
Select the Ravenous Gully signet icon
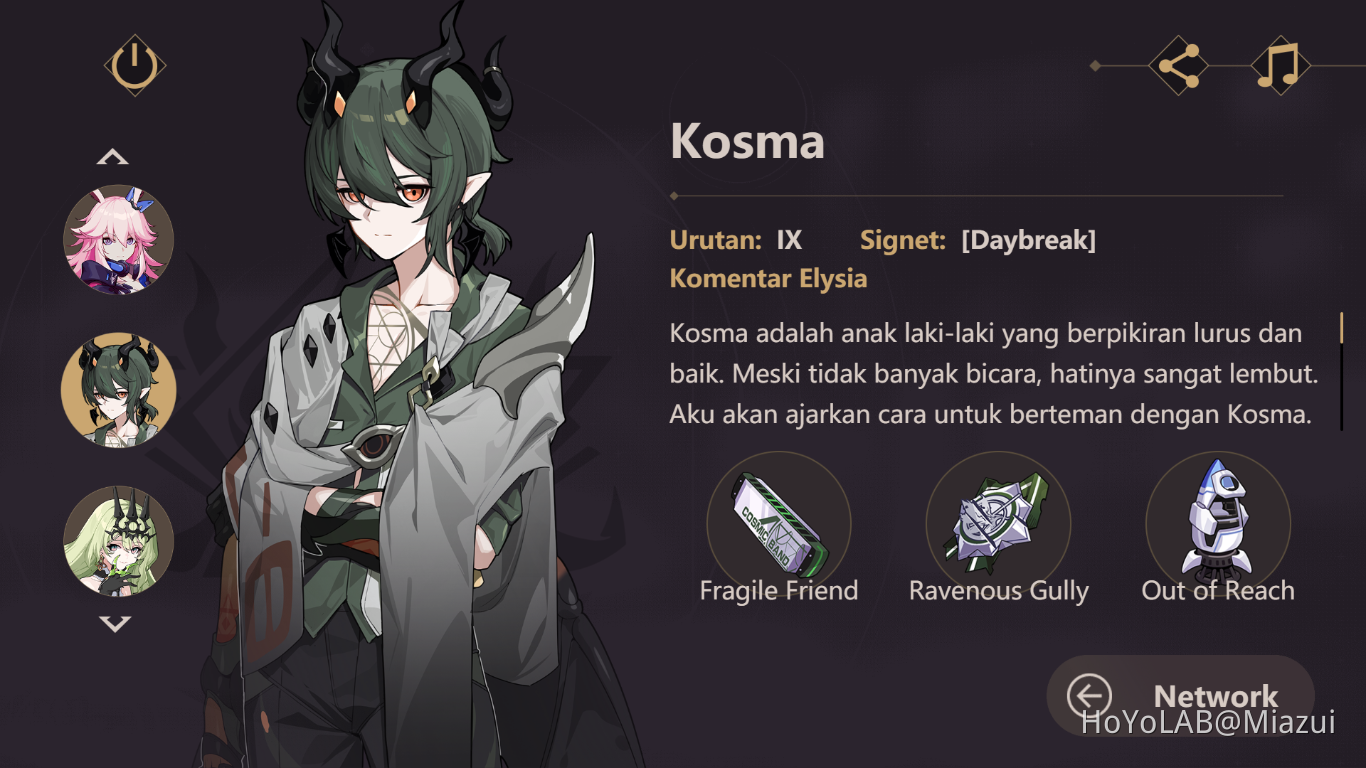[998, 523]
